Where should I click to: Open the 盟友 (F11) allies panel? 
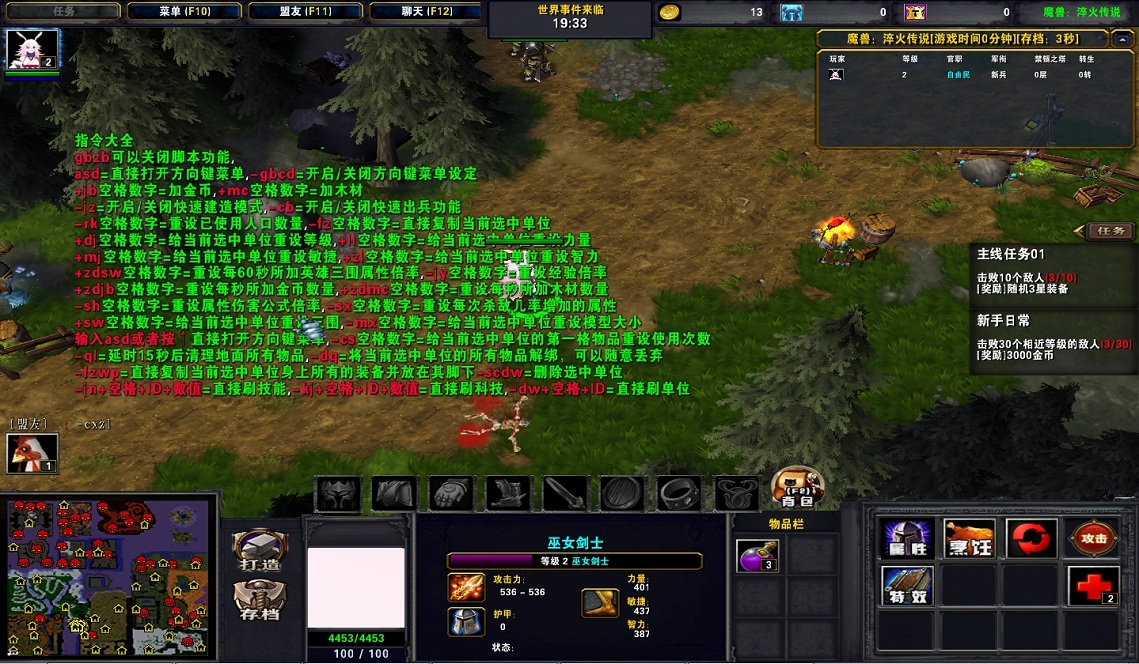click(x=304, y=12)
